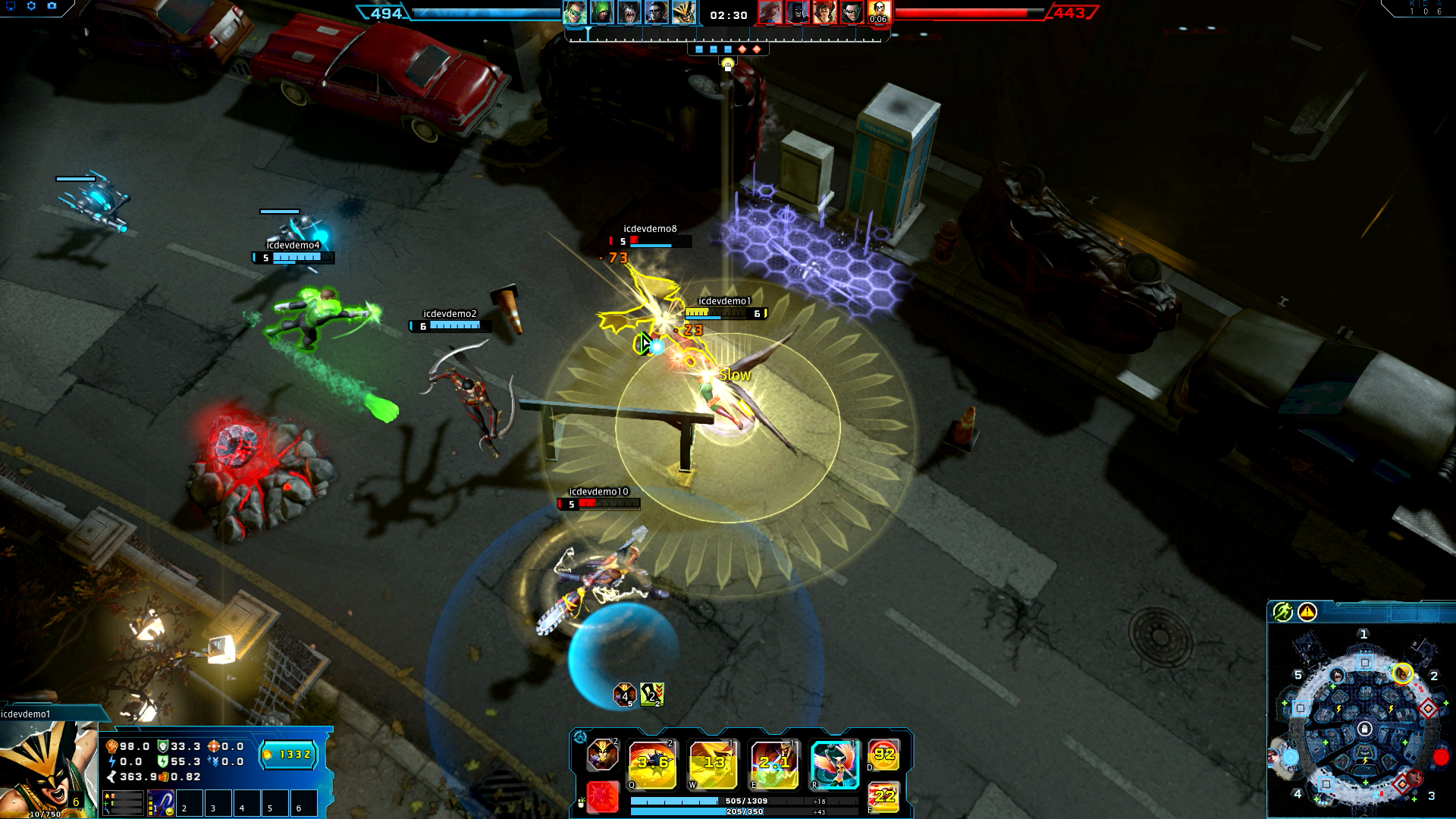The height and width of the screenshot is (819, 1456).
Task: Select the item in inventory slot 1
Action: (x=161, y=802)
